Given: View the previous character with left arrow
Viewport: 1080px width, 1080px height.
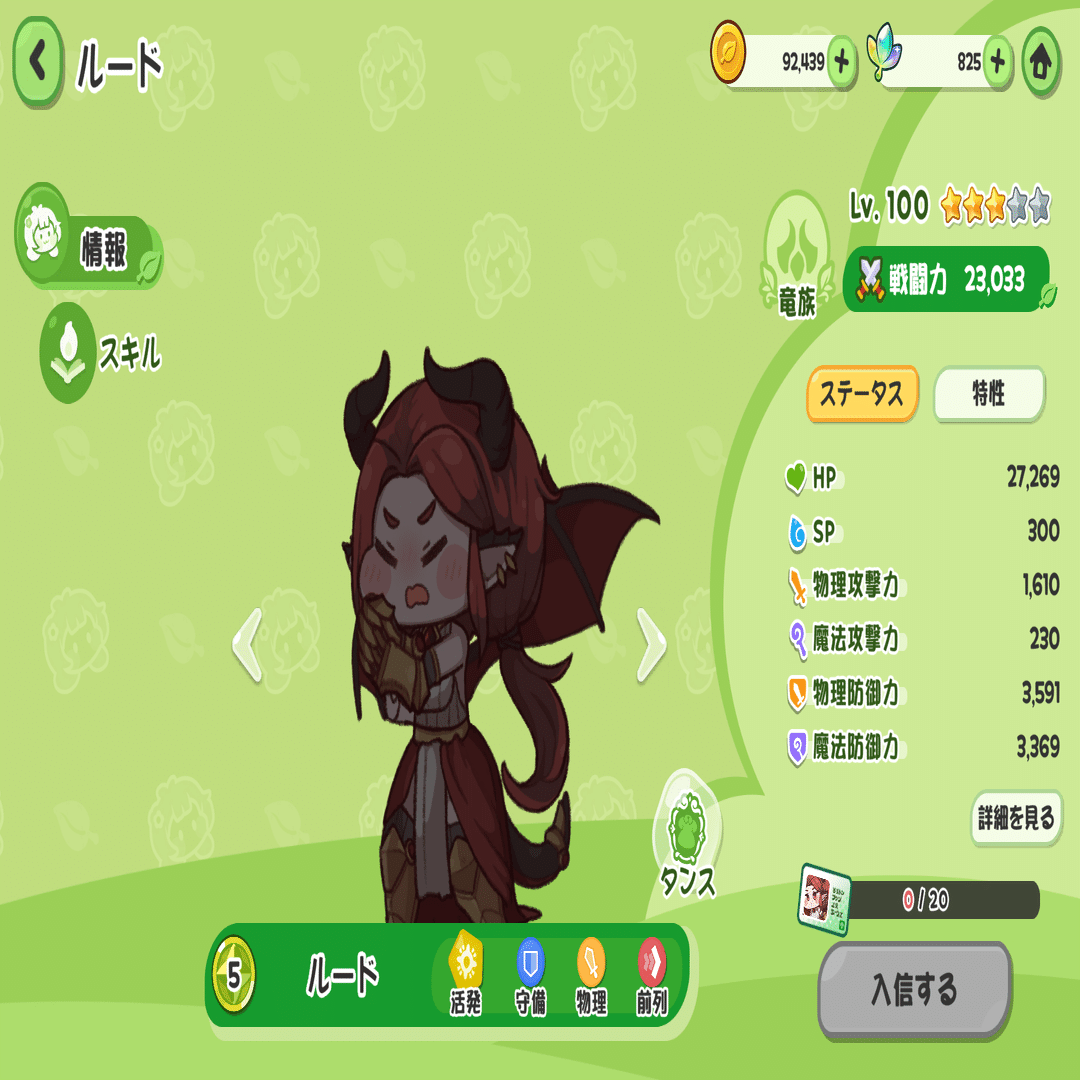Looking at the screenshot, I should pyautogui.click(x=247, y=645).
